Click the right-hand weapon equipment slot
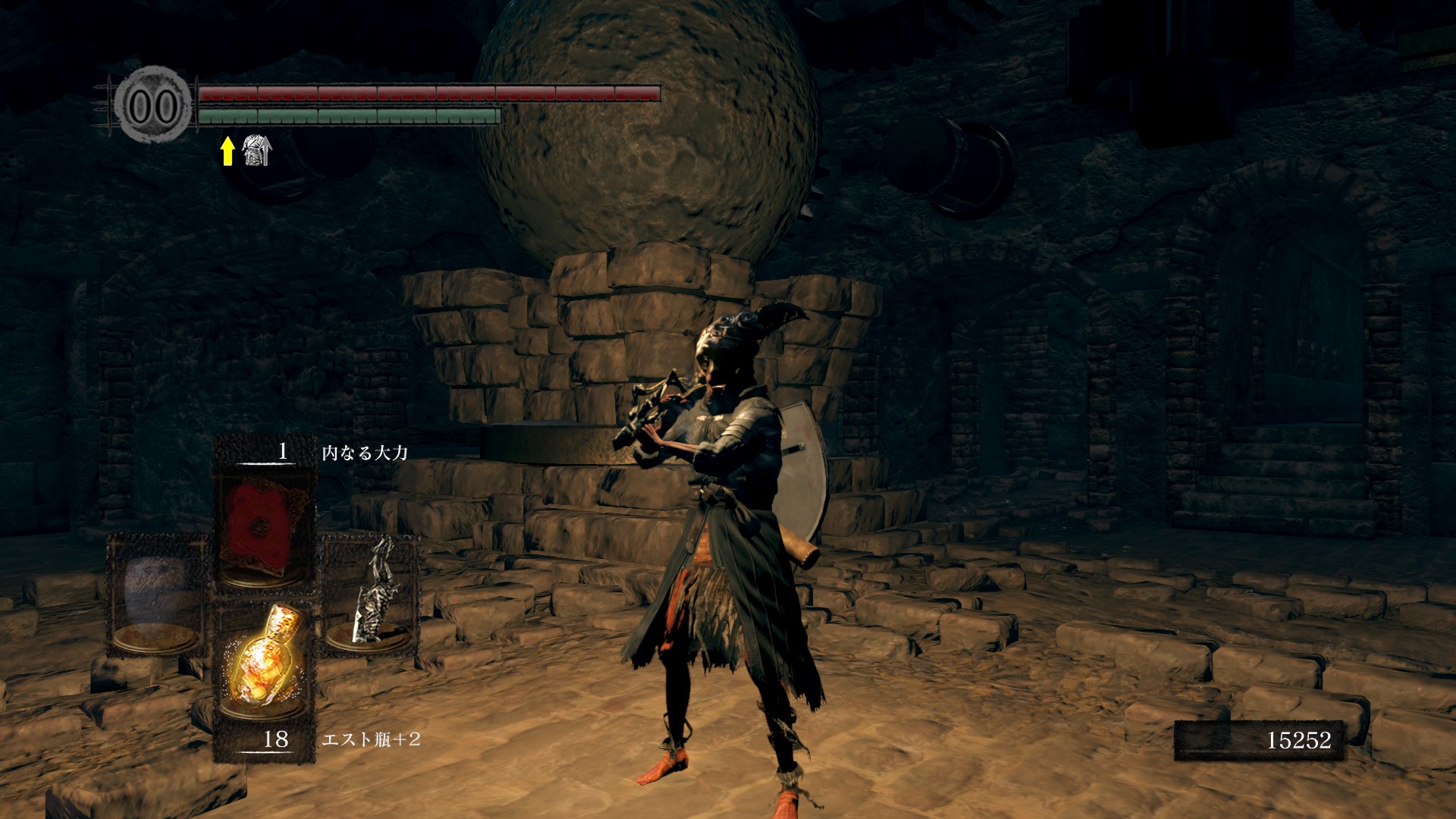 (x=372, y=591)
